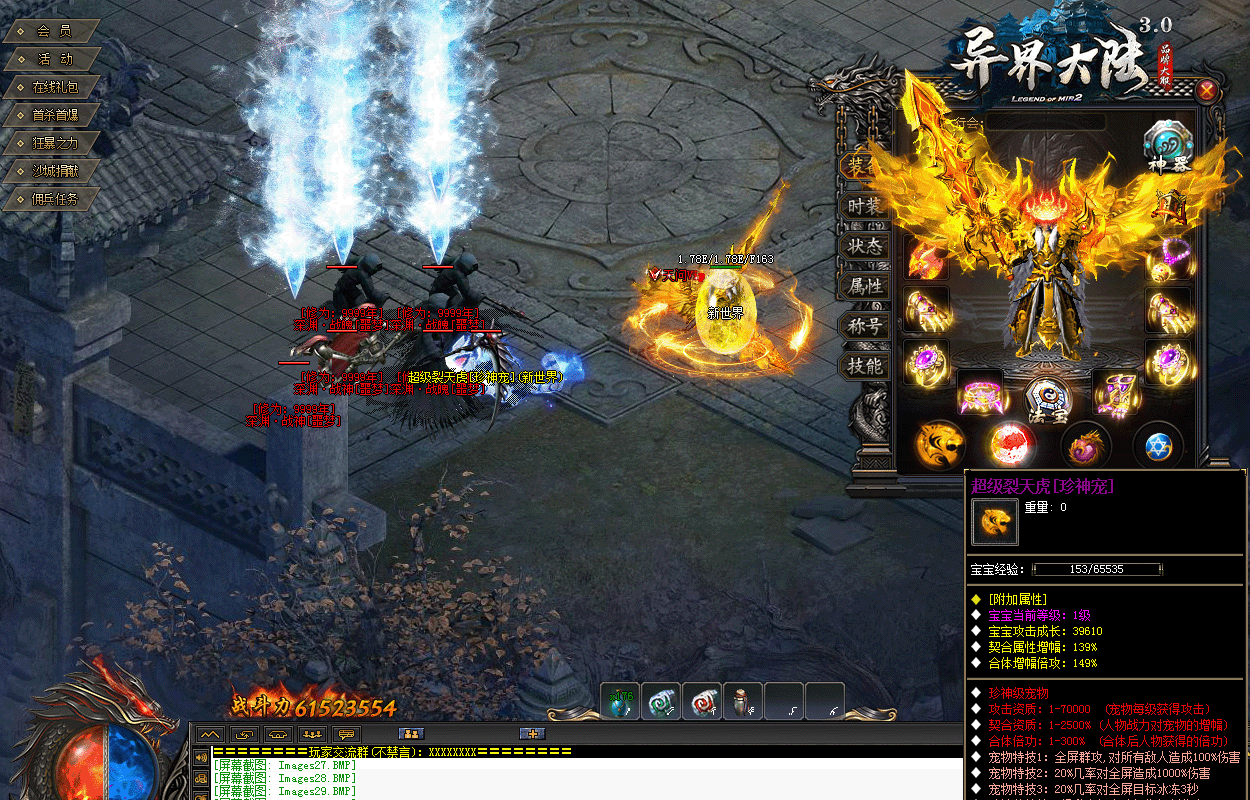Switch to the 时装 fashion tab
This screenshot has height=800, width=1250.
(864, 206)
